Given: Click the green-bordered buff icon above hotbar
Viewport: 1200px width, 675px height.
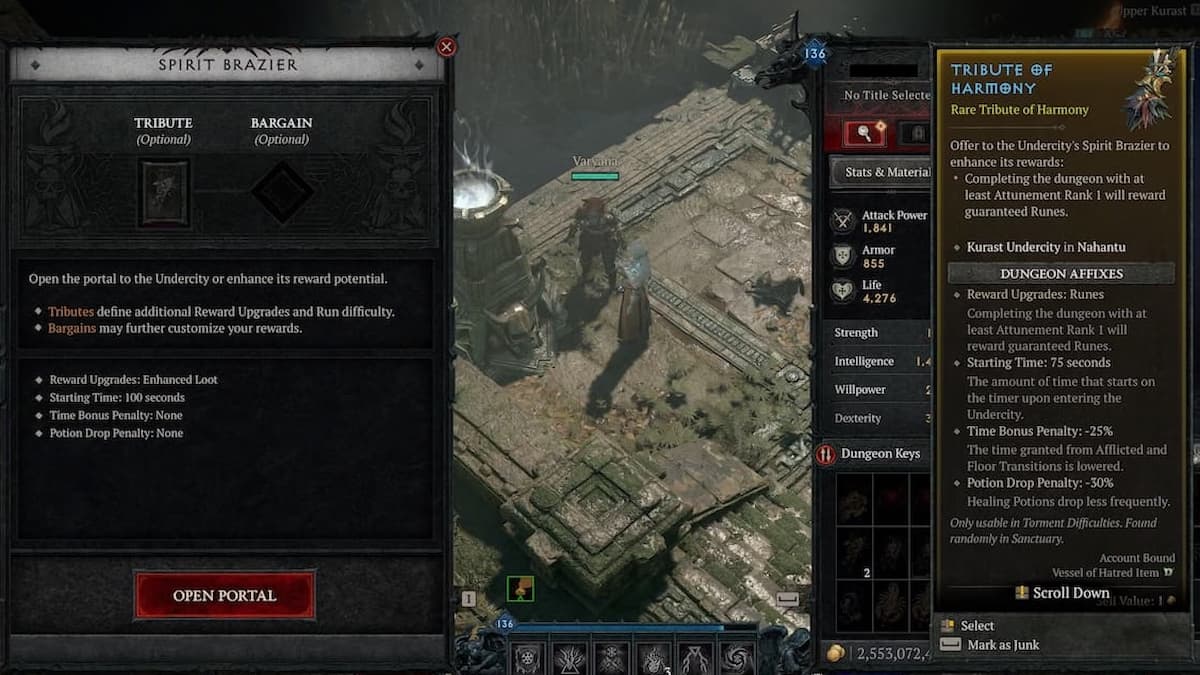Looking at the screenshot, I should pyautogui.click(x=520, y=589).
